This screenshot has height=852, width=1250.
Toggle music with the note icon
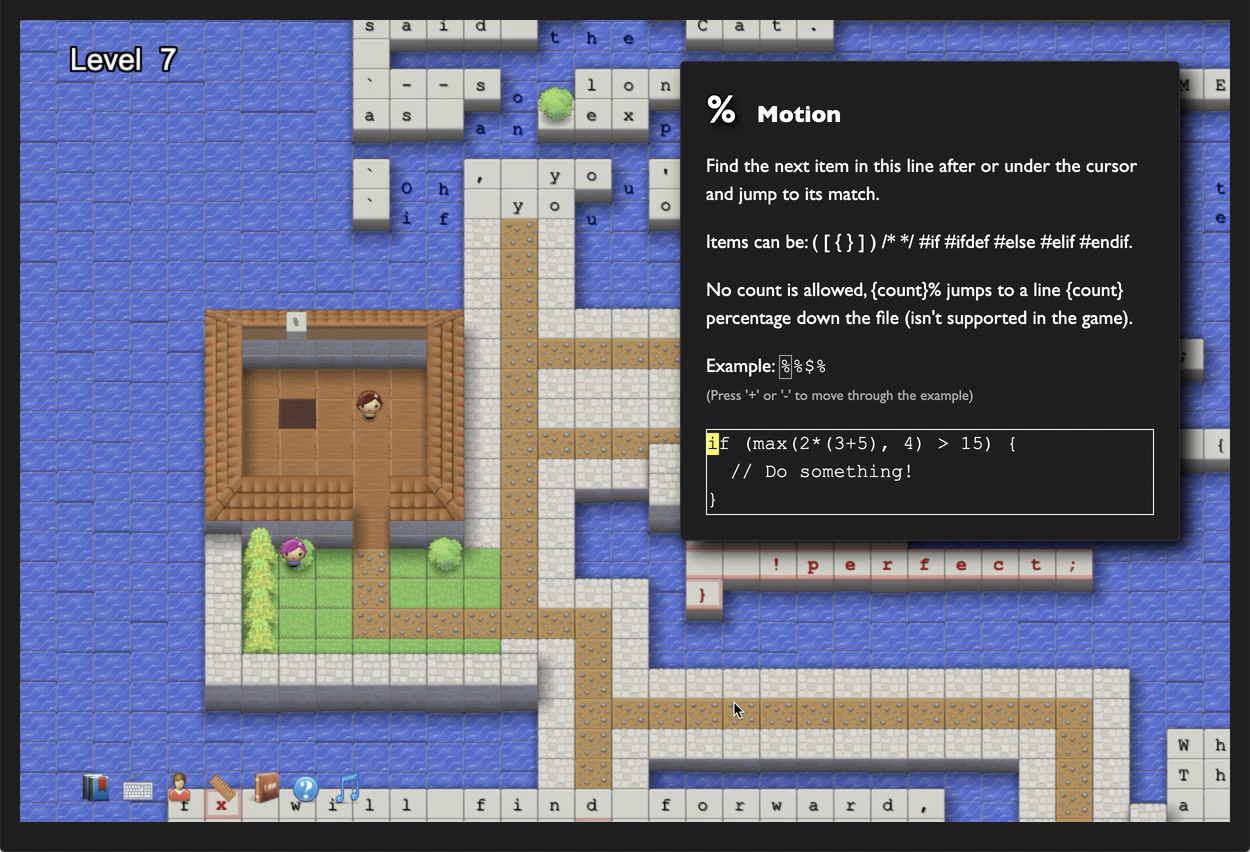coord(347,787)
